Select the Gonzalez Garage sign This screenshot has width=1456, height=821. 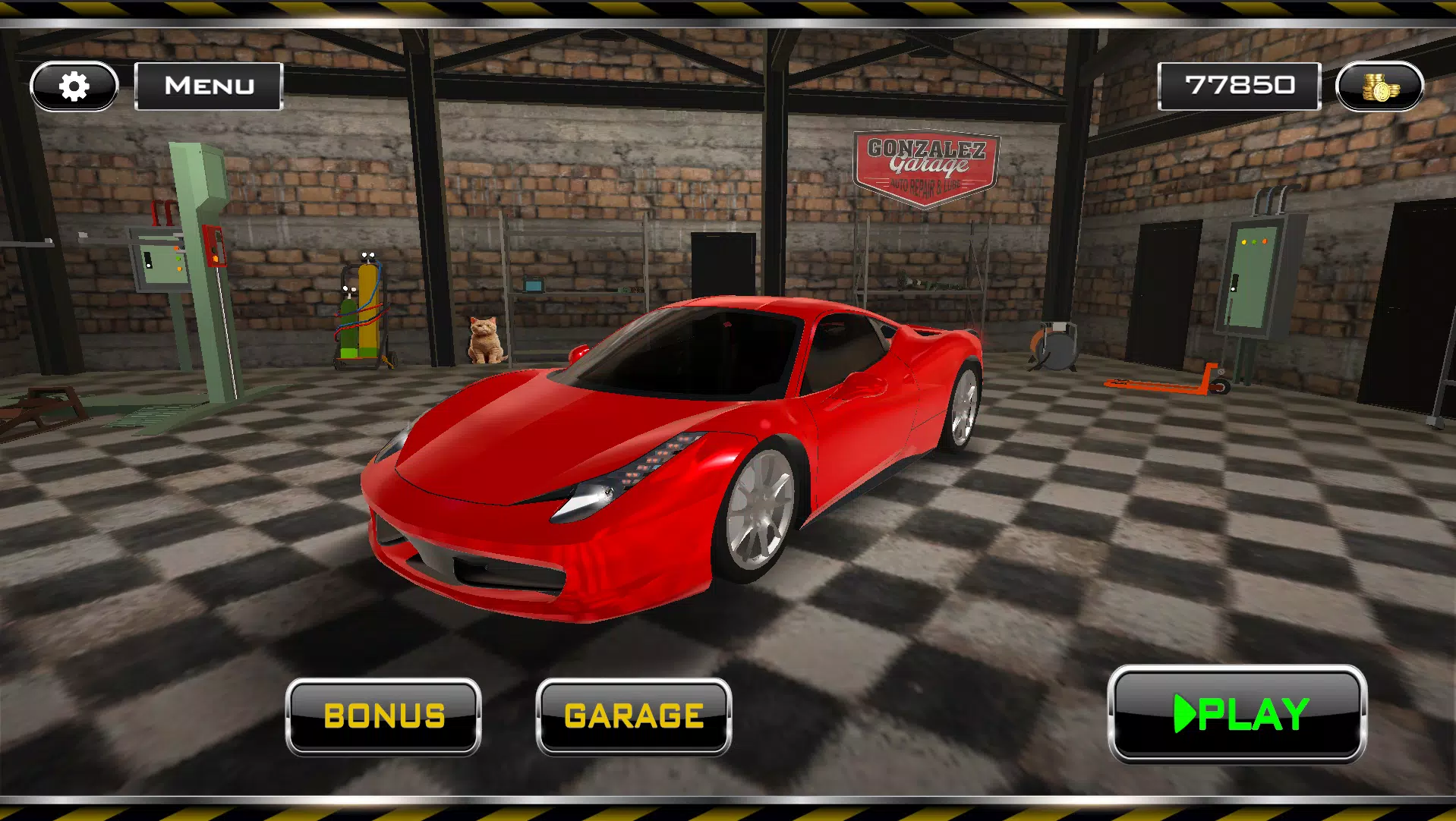pyautogui.click(x=925, y=165)
